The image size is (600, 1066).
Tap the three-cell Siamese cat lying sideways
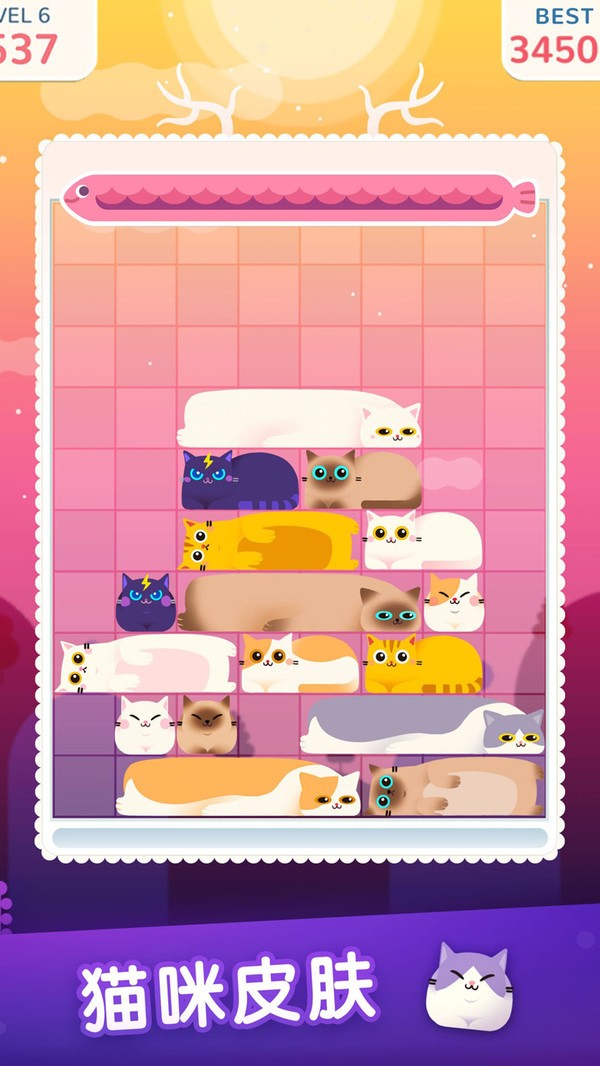(453, 787)
